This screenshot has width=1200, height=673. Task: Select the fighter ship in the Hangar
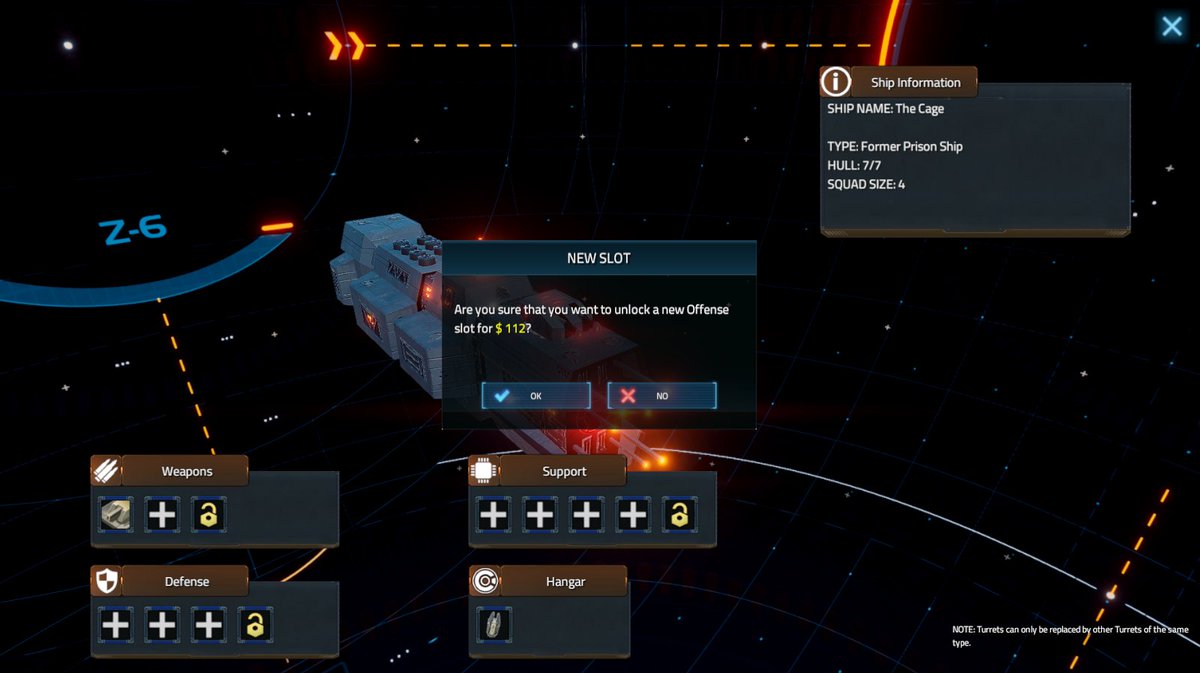[494, 625]
